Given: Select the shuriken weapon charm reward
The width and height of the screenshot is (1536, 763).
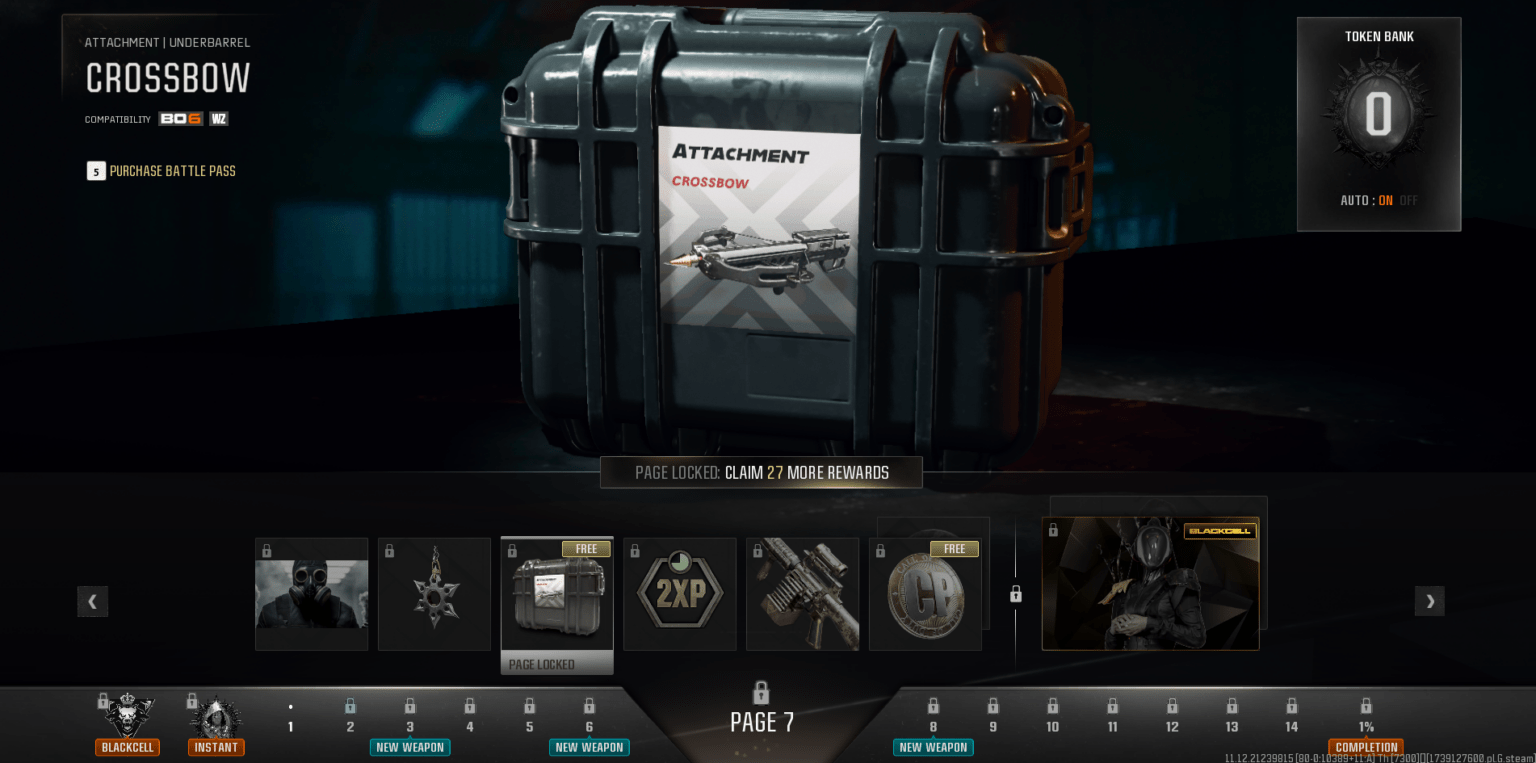Looking at the screenshot, I should pyautogui.click(x=434, y=593).
